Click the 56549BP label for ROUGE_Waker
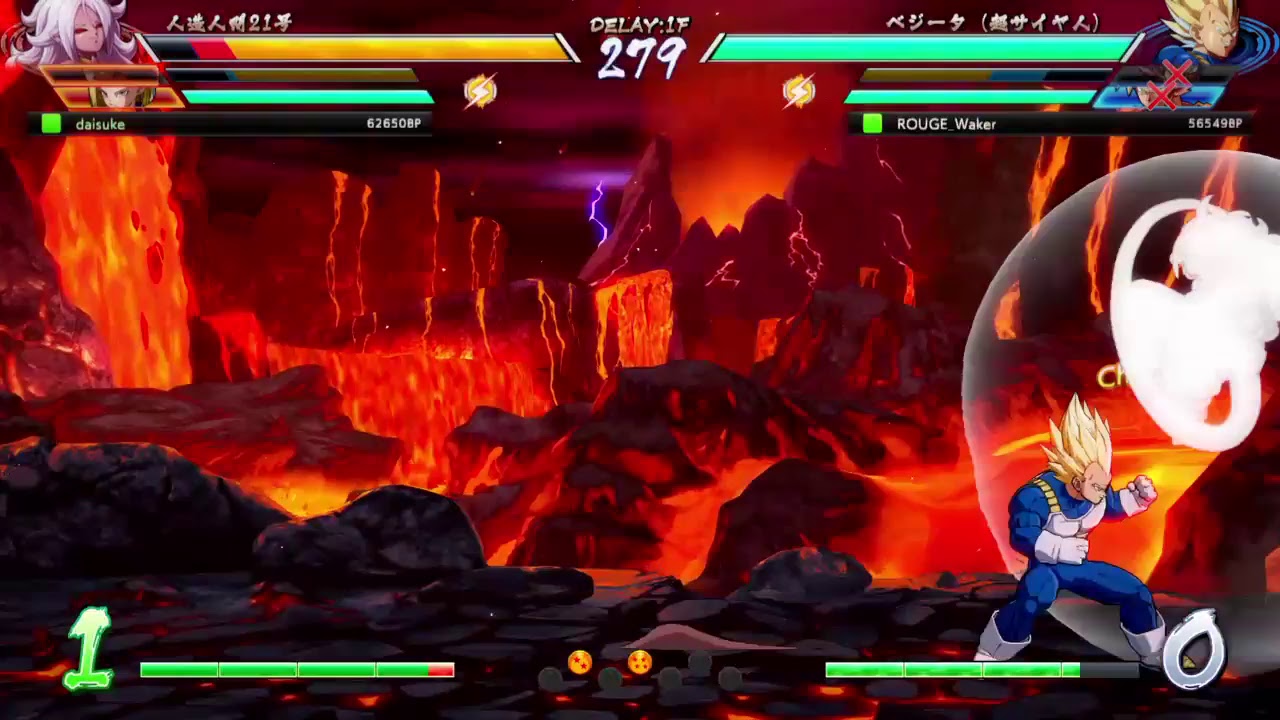1280x720 pixels. tap(1216, 123)
